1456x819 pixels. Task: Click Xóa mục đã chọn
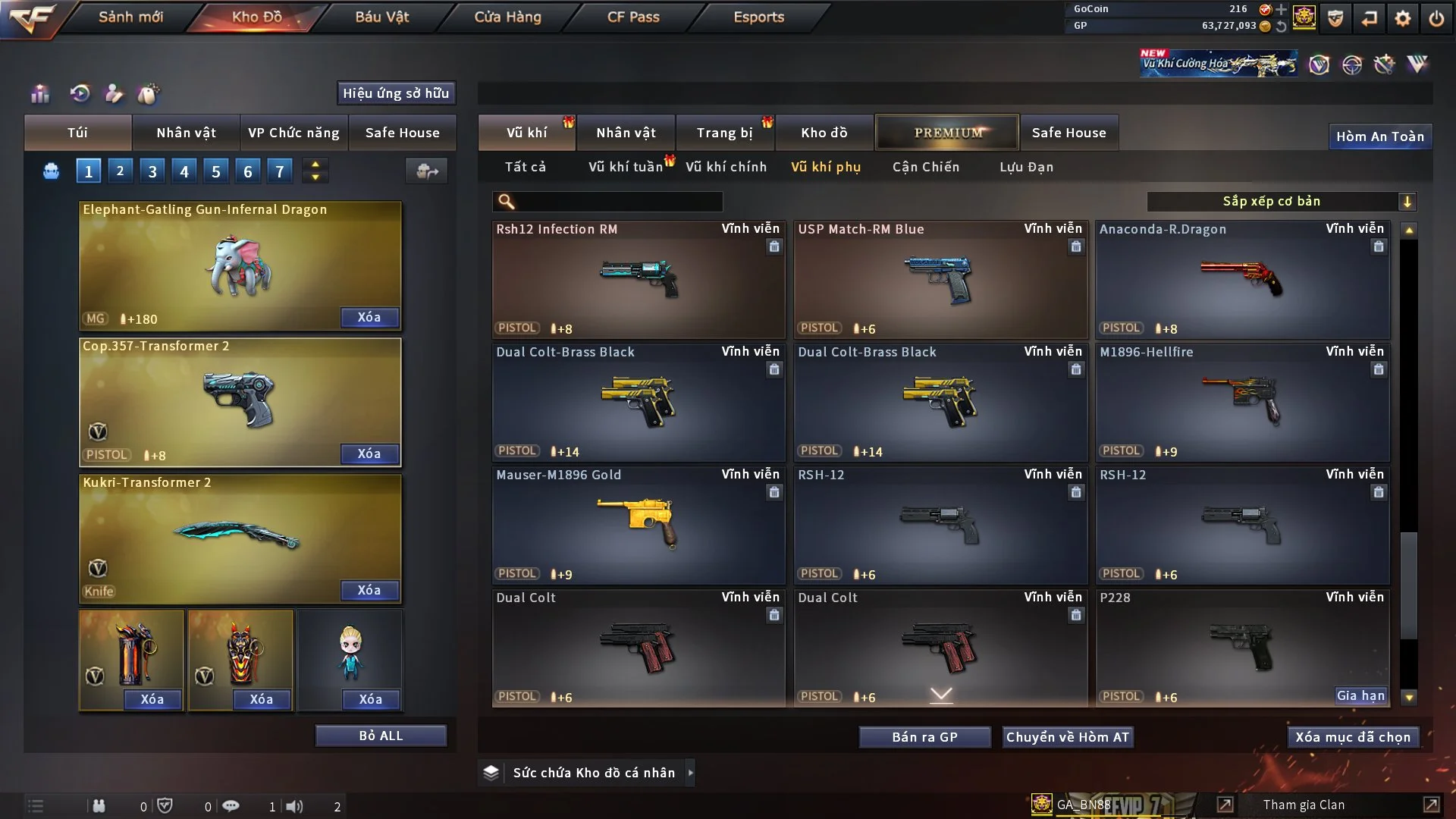[x=1353, y=737]
